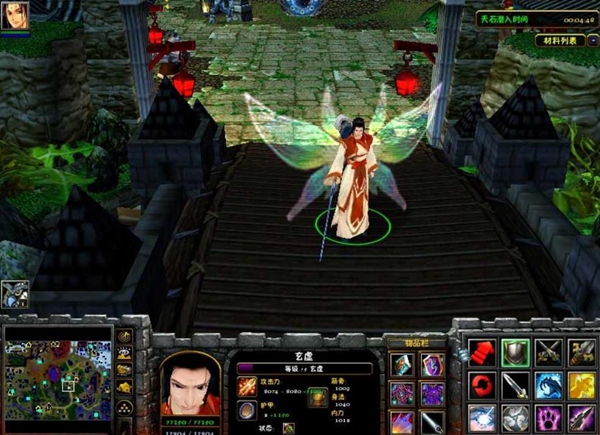Click the red fist Move command
Screen dimensions: 600x435
click(483, 352)
